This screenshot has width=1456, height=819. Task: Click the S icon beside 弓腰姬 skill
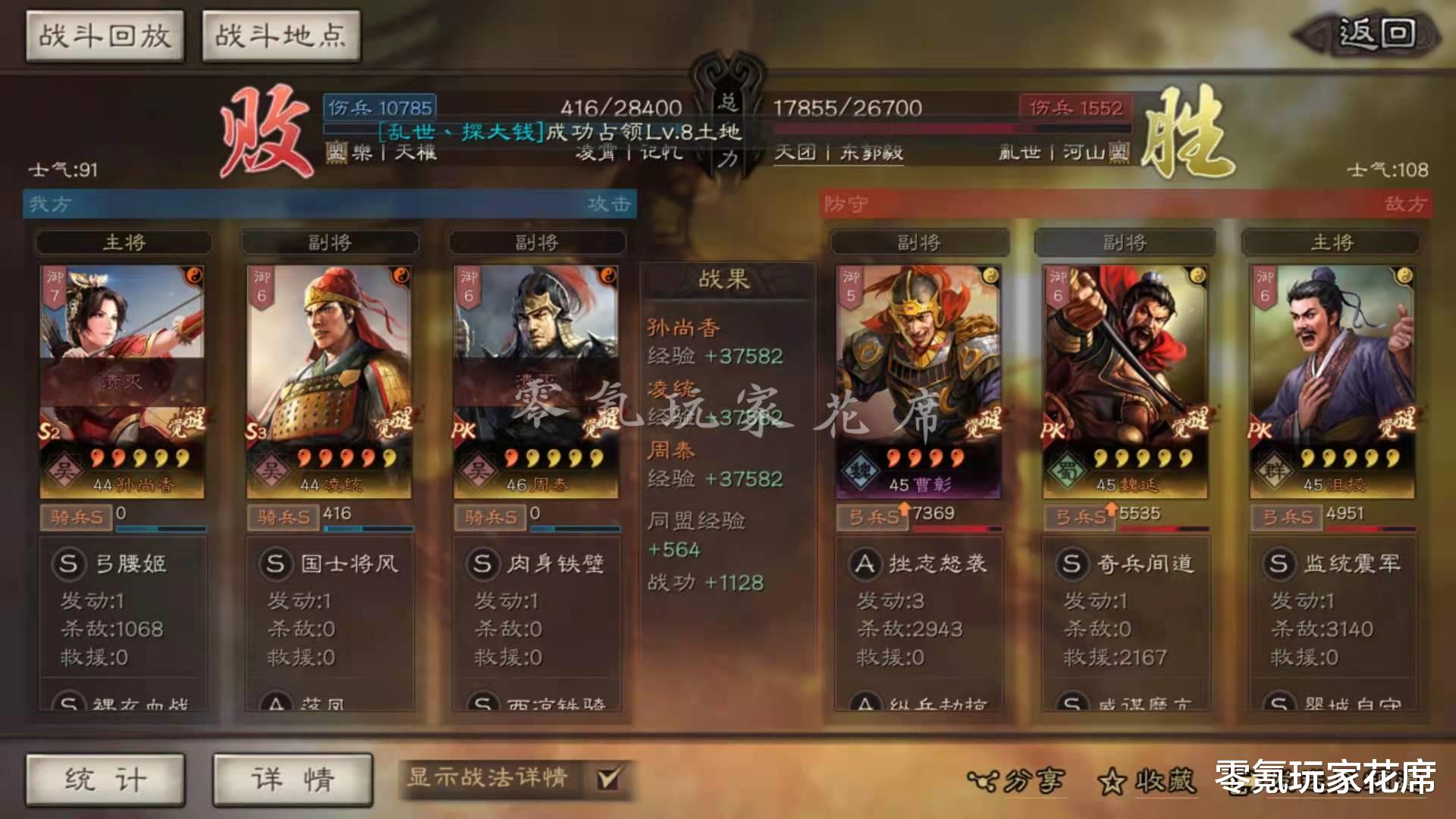coord(70,564)
